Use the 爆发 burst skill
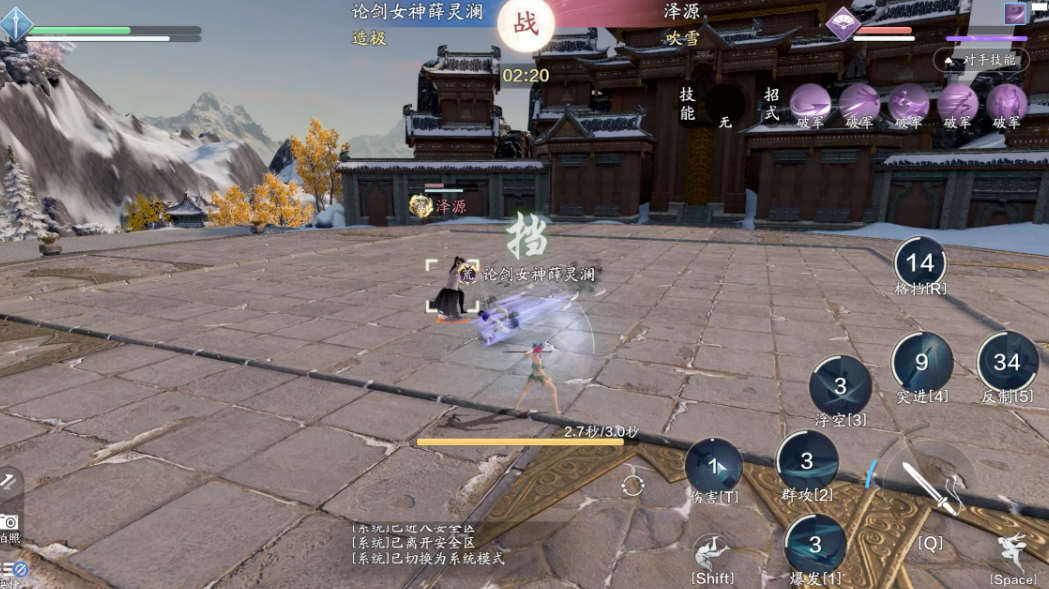This screenshot has width=1049, height=589. (x=815, y=545)
